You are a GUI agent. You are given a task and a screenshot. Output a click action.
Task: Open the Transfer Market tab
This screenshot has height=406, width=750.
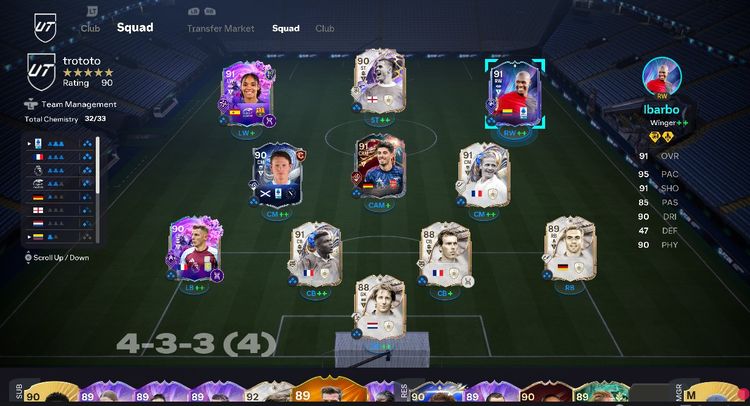pos(220,28)
